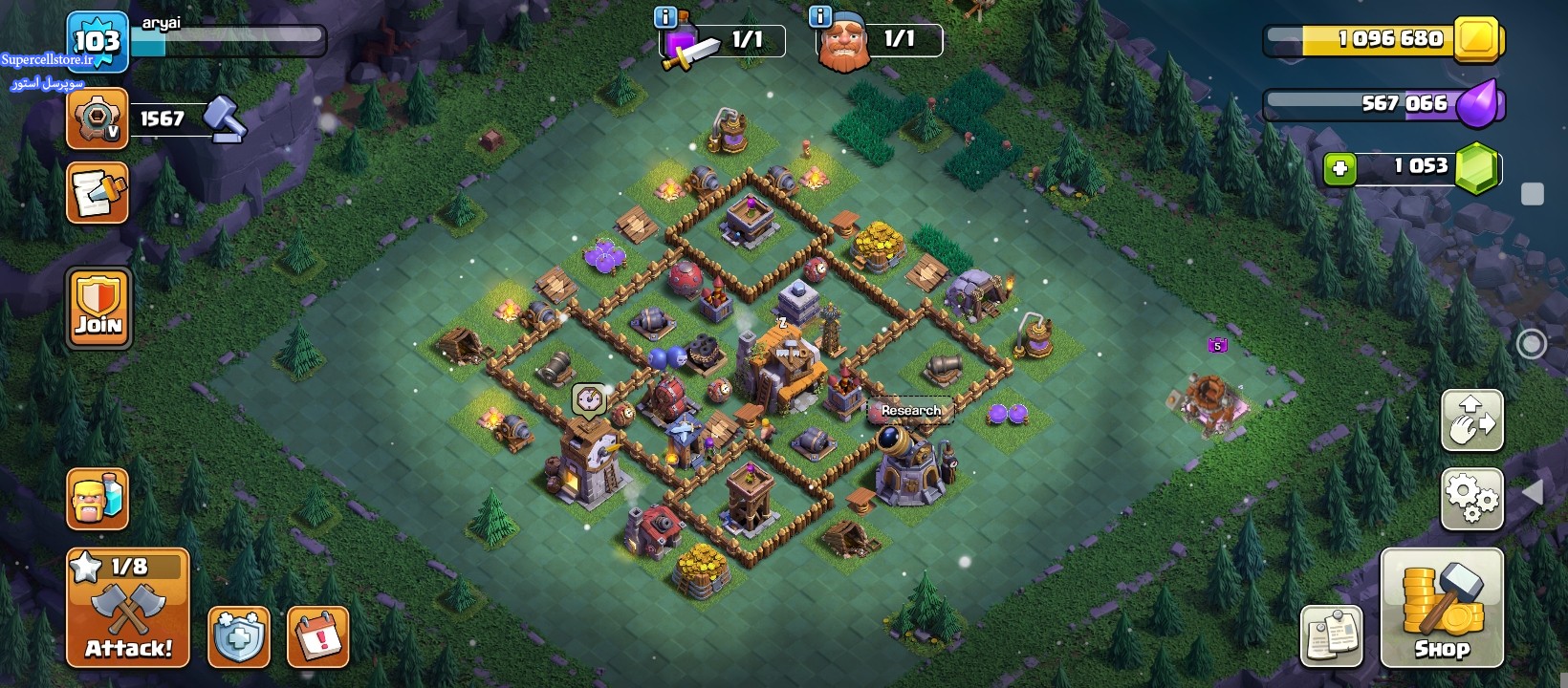This screenshot has width=1568, height=688.
Task: Open the battle log paper and hammer icon
Action: pyautogui.click(x=98, y=193)
